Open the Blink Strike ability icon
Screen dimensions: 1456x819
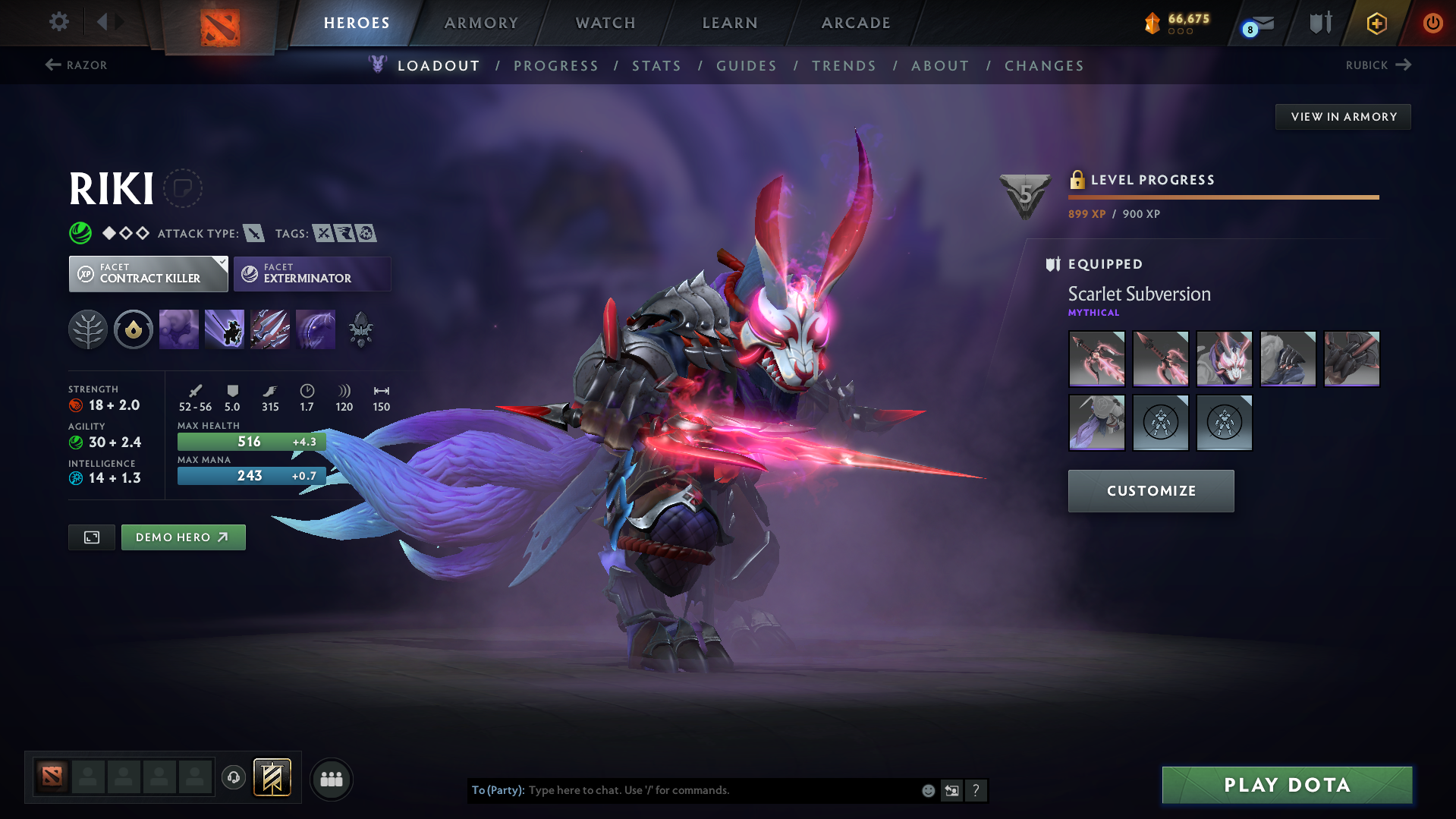tap(224, 329)
